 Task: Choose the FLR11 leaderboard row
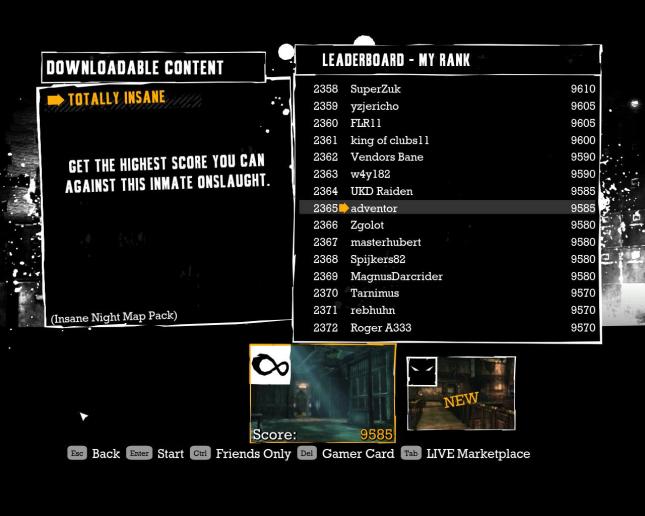[450, 123]
